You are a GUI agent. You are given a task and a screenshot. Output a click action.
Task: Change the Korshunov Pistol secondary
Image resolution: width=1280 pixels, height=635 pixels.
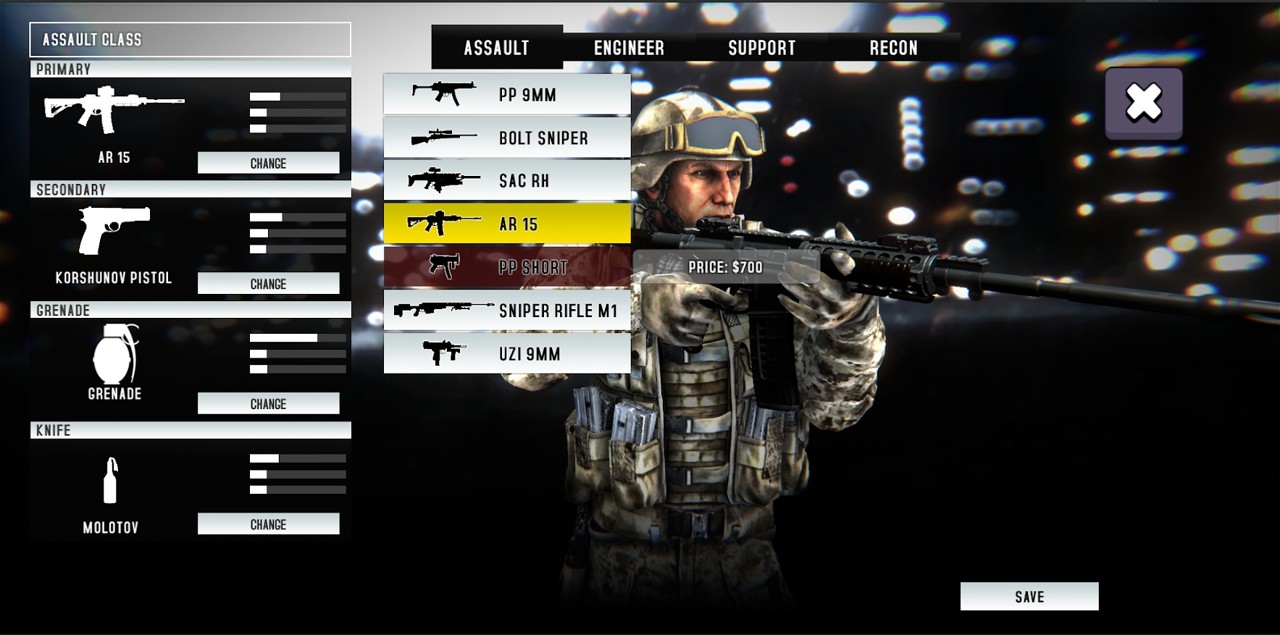tap(268, 284)
